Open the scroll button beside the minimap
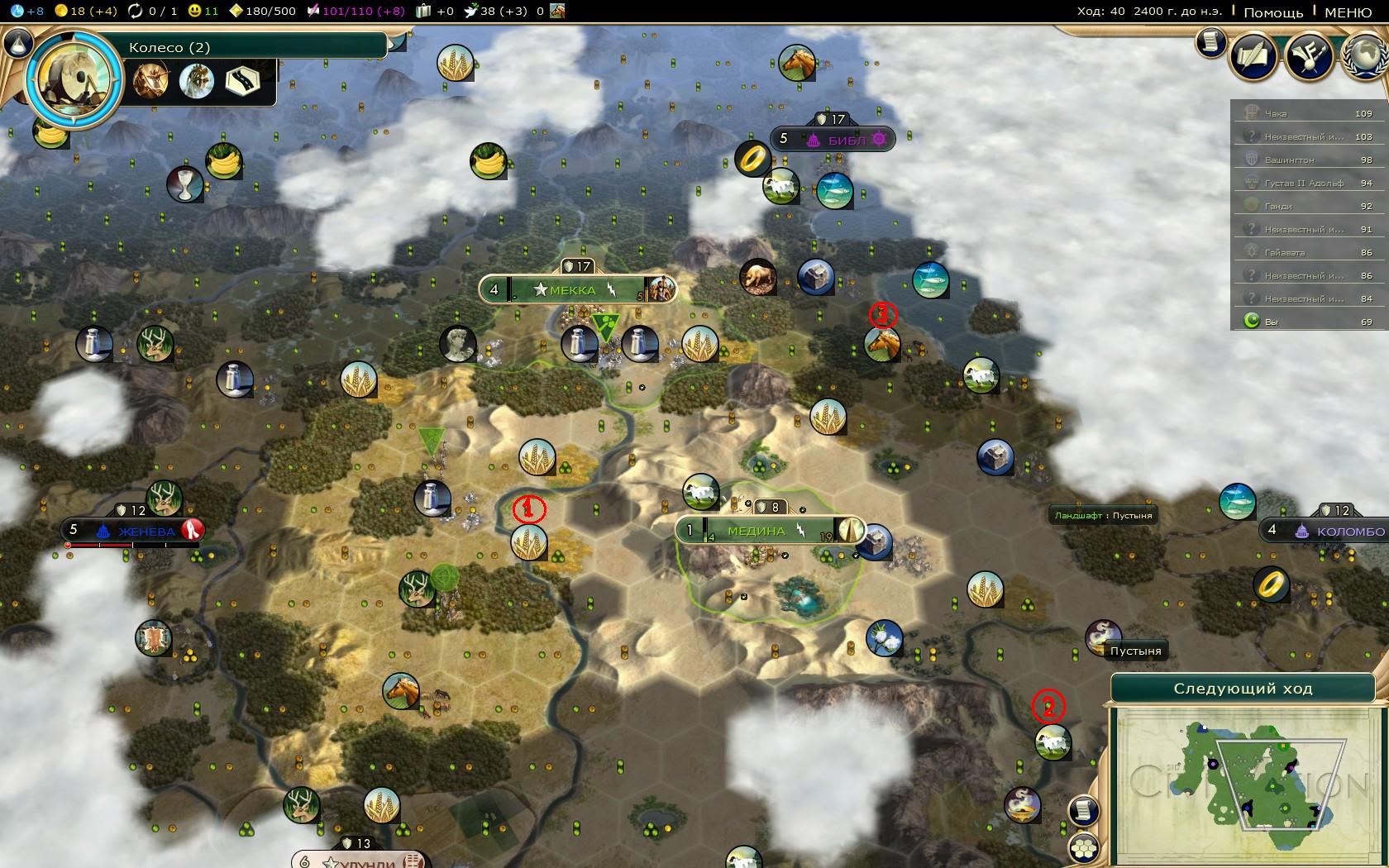This screenshot has height=868, width=1389. click(1083, 810)
